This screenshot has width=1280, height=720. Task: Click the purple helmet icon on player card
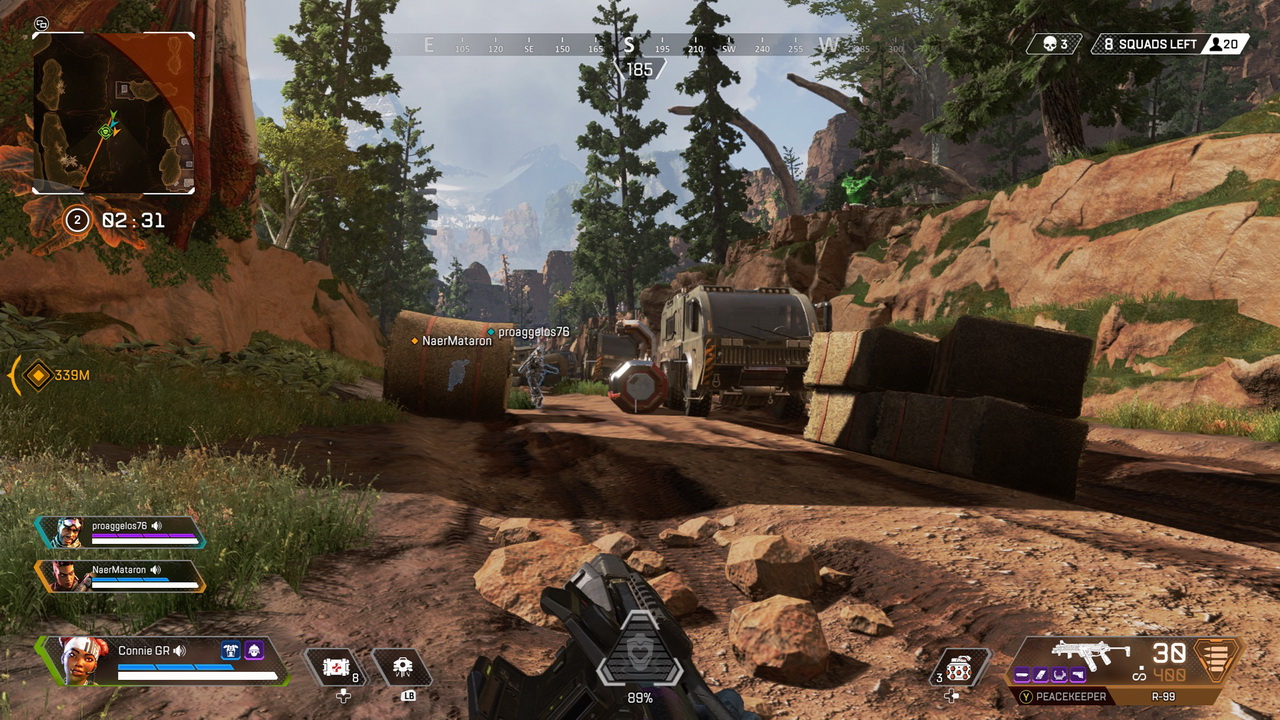coord(254,650)
